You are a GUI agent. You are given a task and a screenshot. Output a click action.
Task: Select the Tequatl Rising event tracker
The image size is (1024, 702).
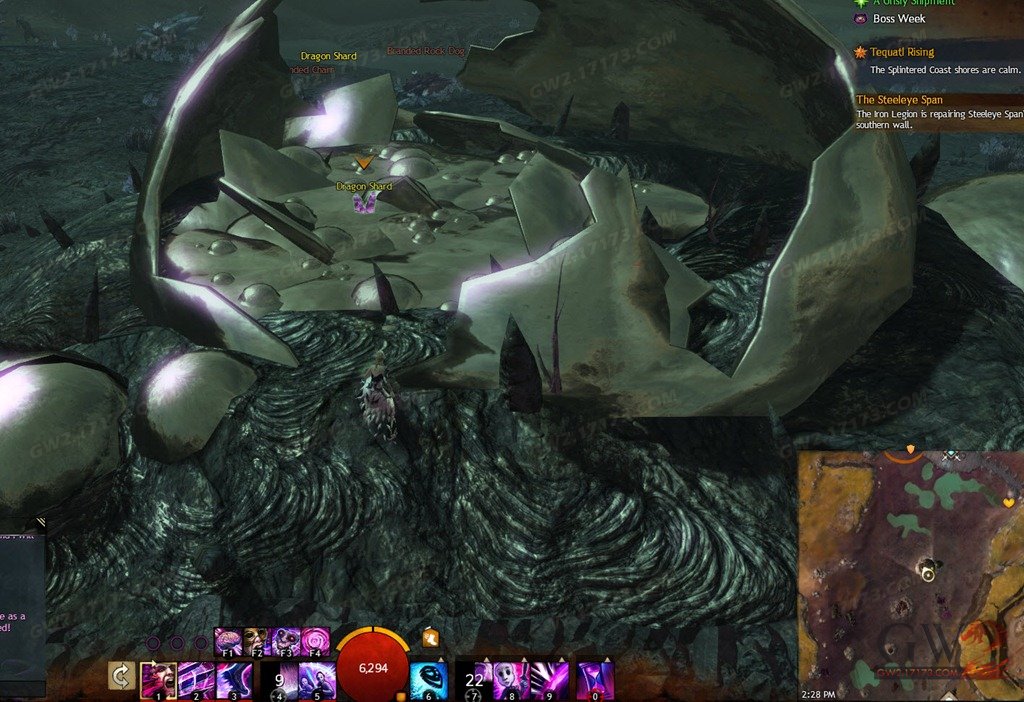(x=902, y=52)
